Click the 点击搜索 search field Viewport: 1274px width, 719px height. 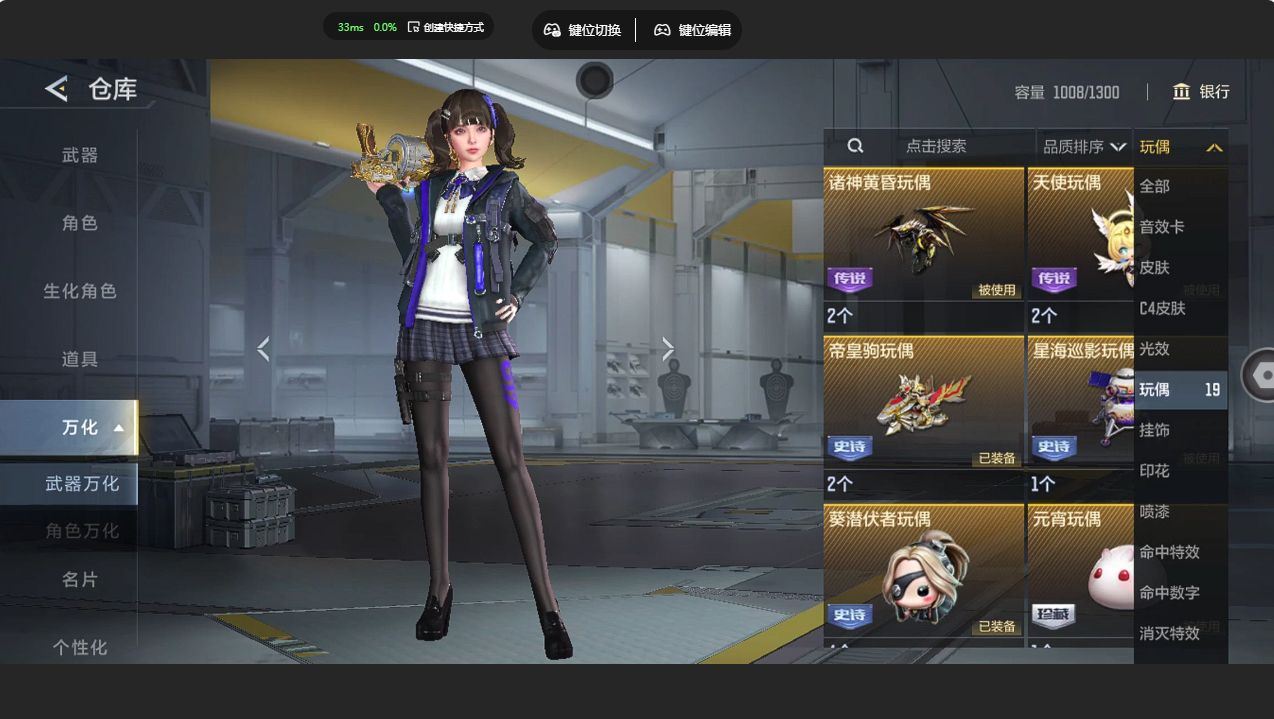(935, 146)
